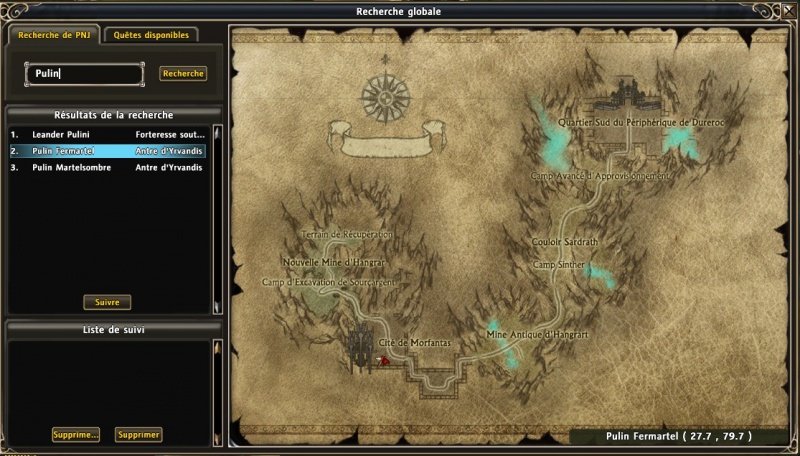Click the truncated Supprime... button
The image size is (800, 456).
76,435
